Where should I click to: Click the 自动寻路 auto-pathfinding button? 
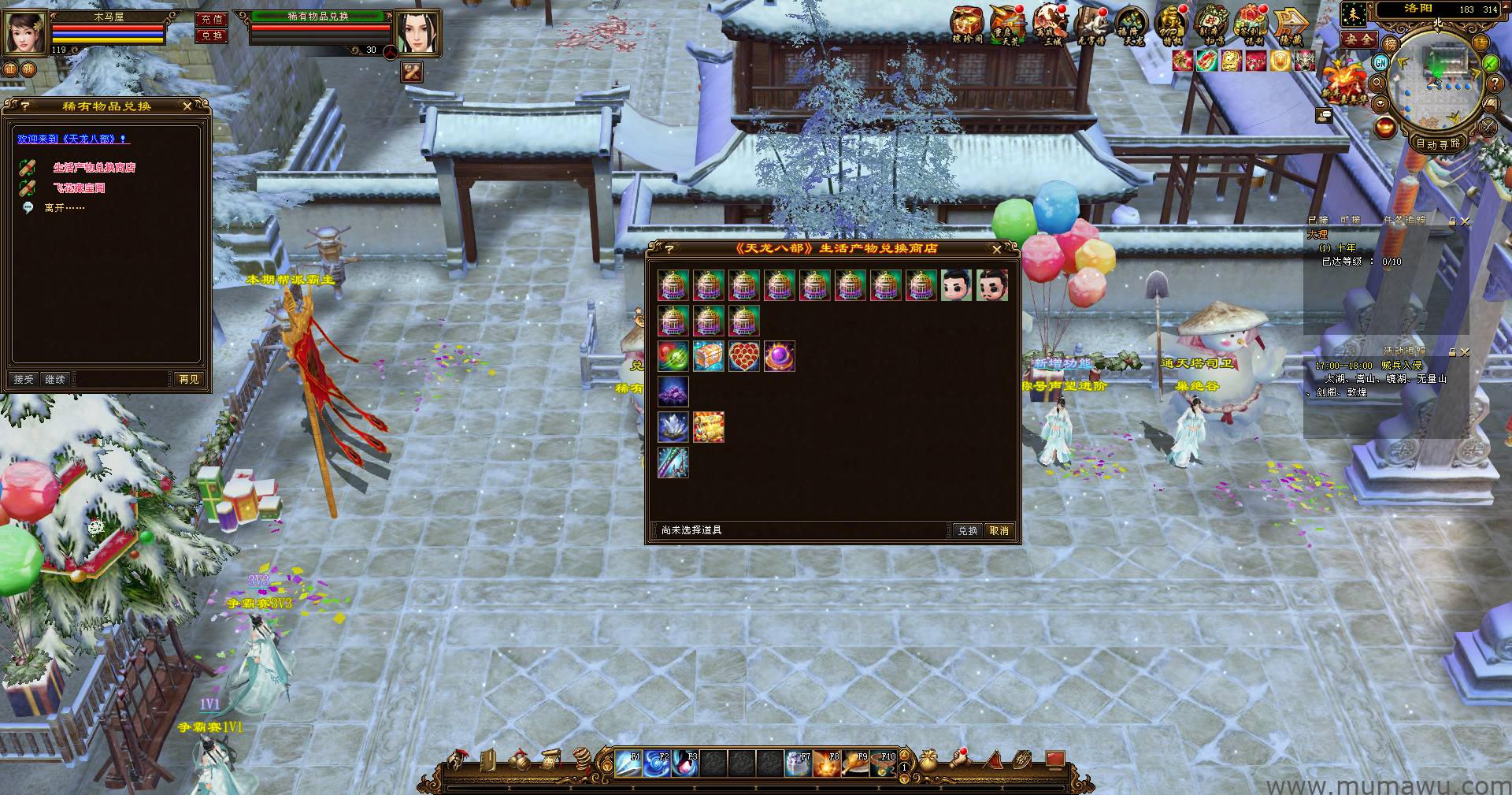[x=1438, y=144]
